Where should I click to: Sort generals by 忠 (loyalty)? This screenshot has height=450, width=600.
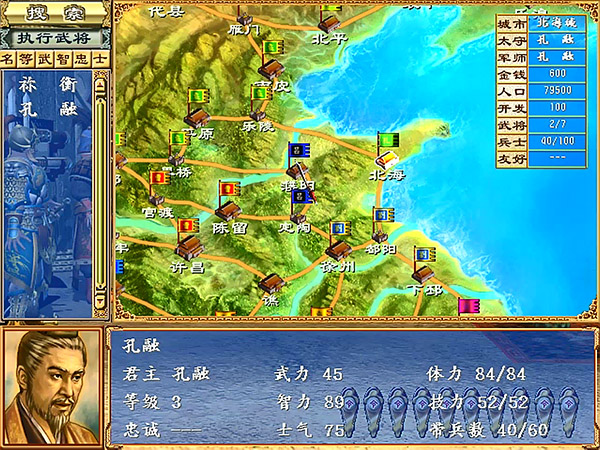[x=81, y=58]
